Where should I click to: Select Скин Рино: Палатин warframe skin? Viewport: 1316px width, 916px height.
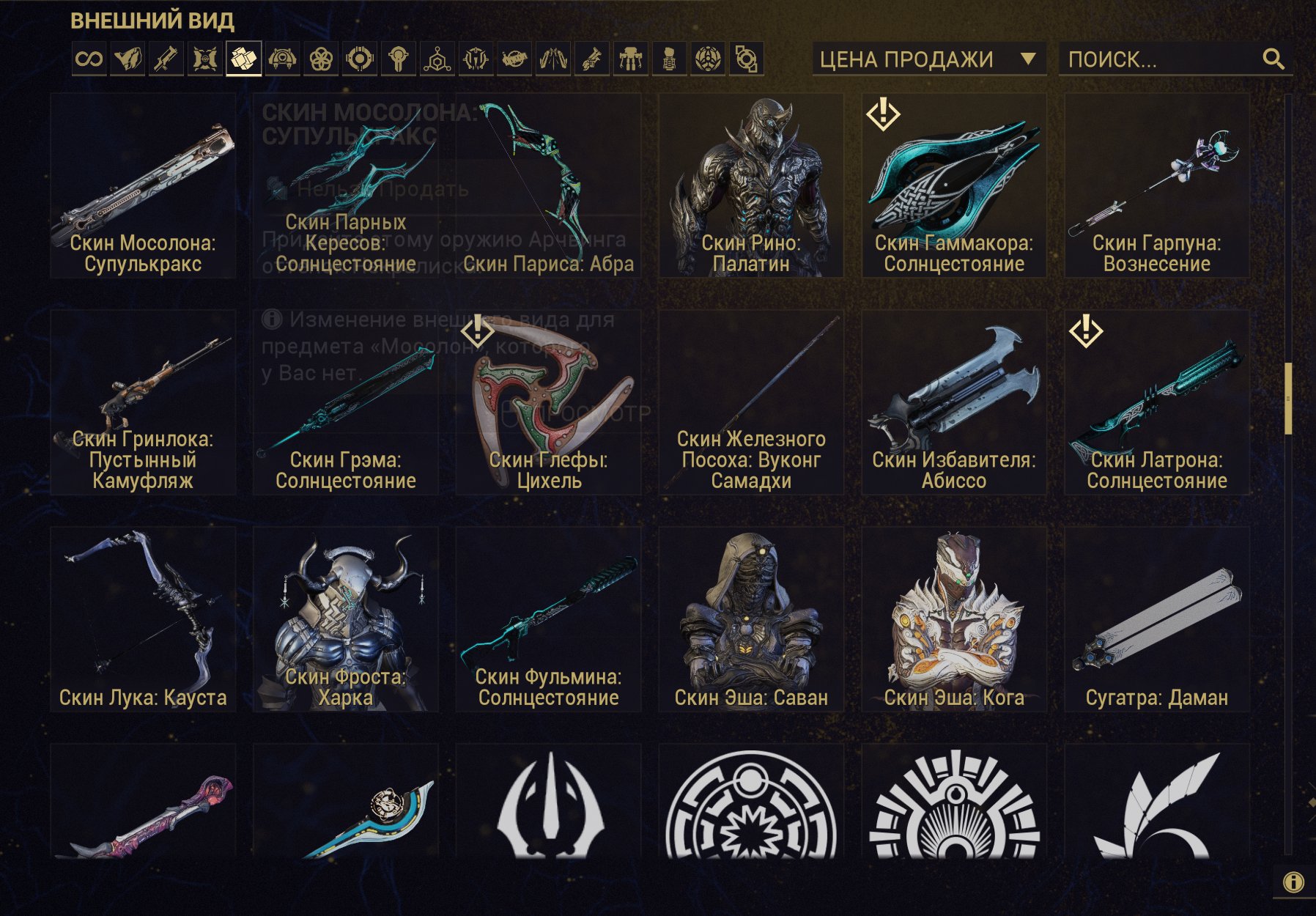[751, 185]
